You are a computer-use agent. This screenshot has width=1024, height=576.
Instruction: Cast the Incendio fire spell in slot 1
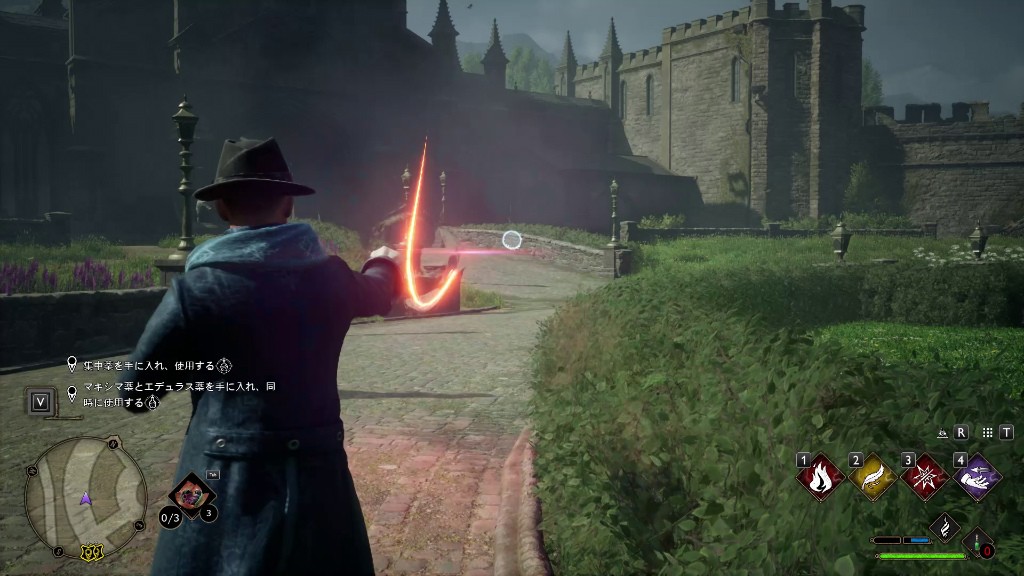click(x=820, y=477)
